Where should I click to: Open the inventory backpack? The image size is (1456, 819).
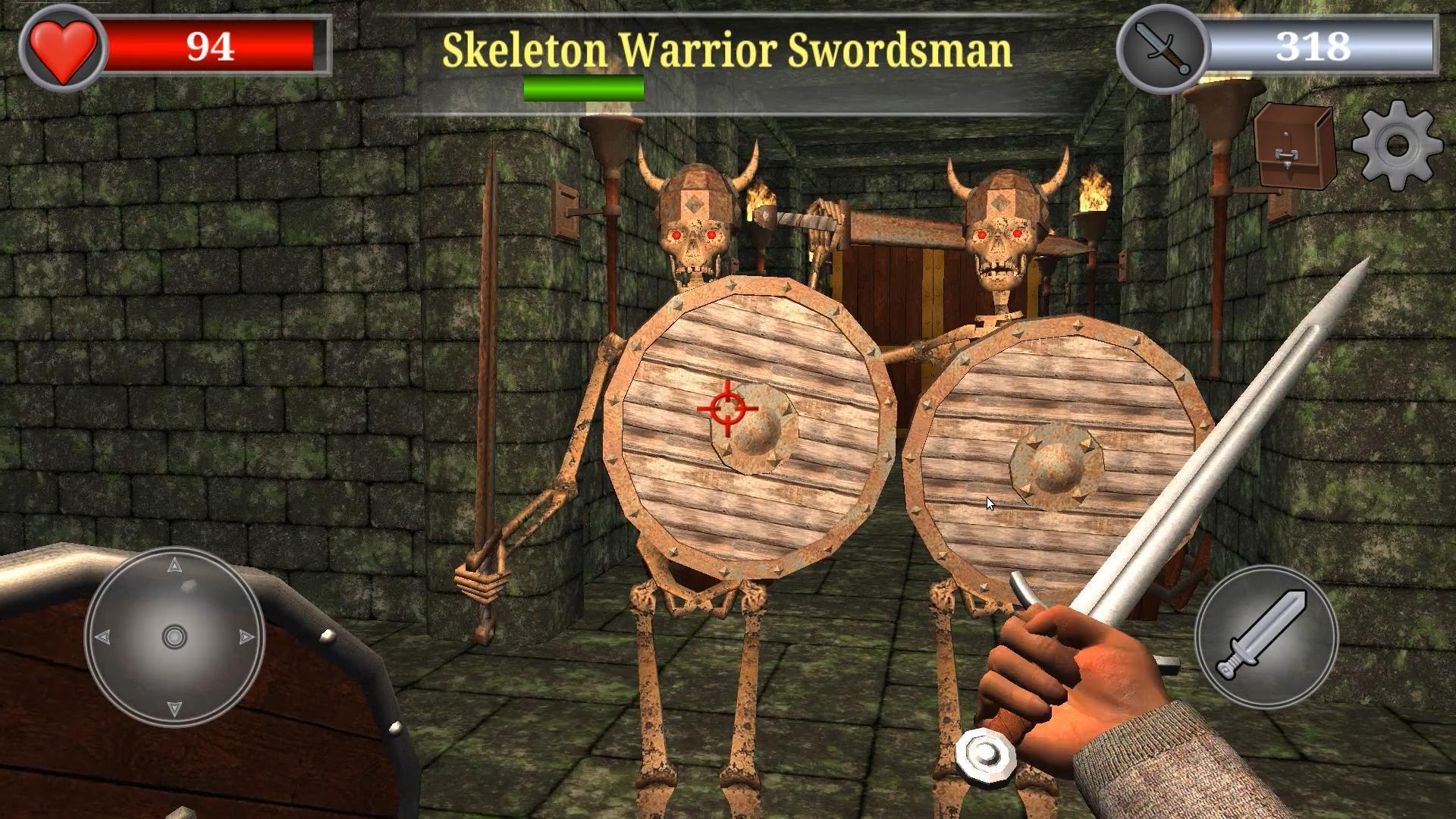click(1295, 144)
